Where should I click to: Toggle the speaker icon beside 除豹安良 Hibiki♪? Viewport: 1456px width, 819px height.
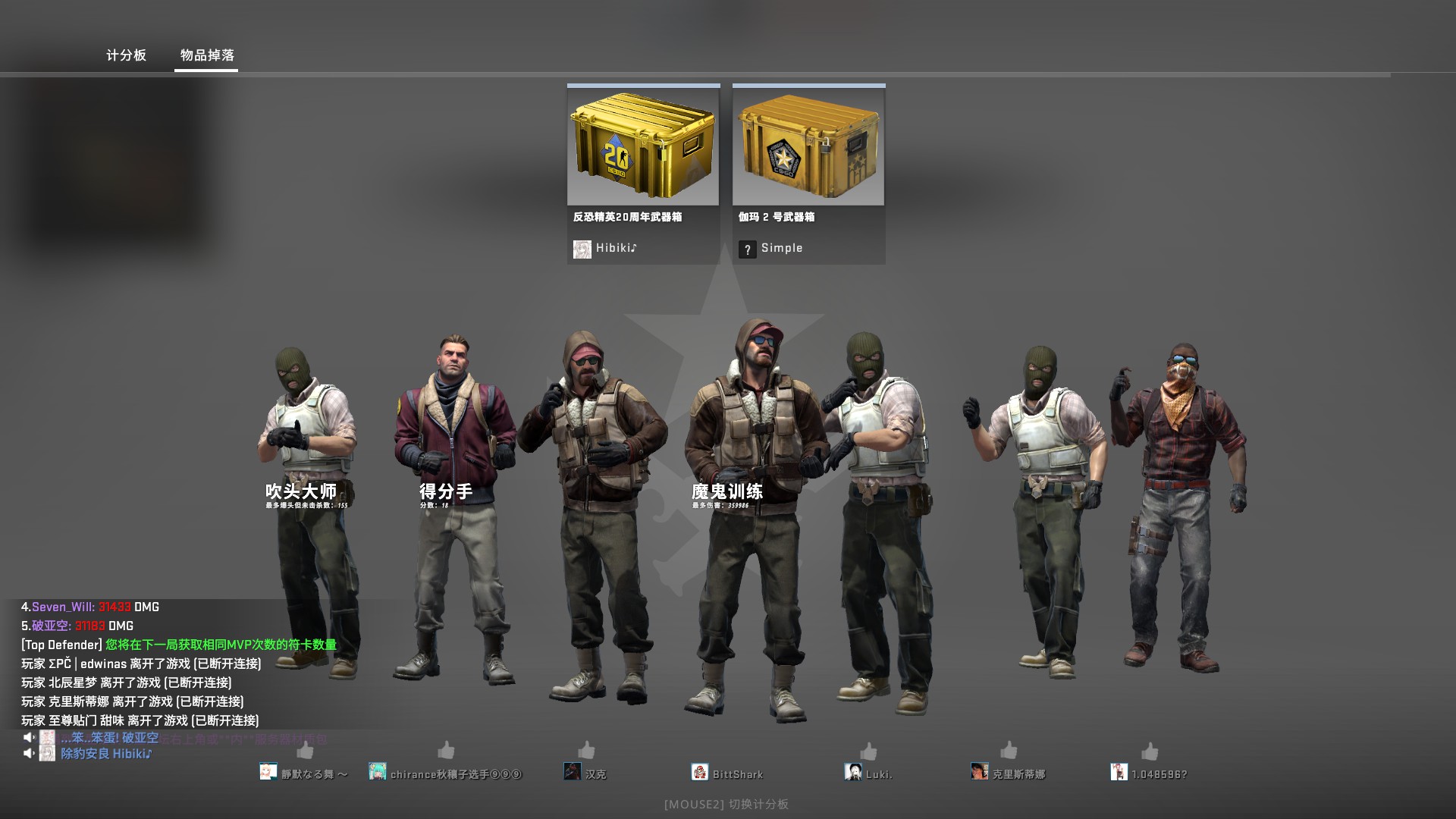(x=29, y=753)
